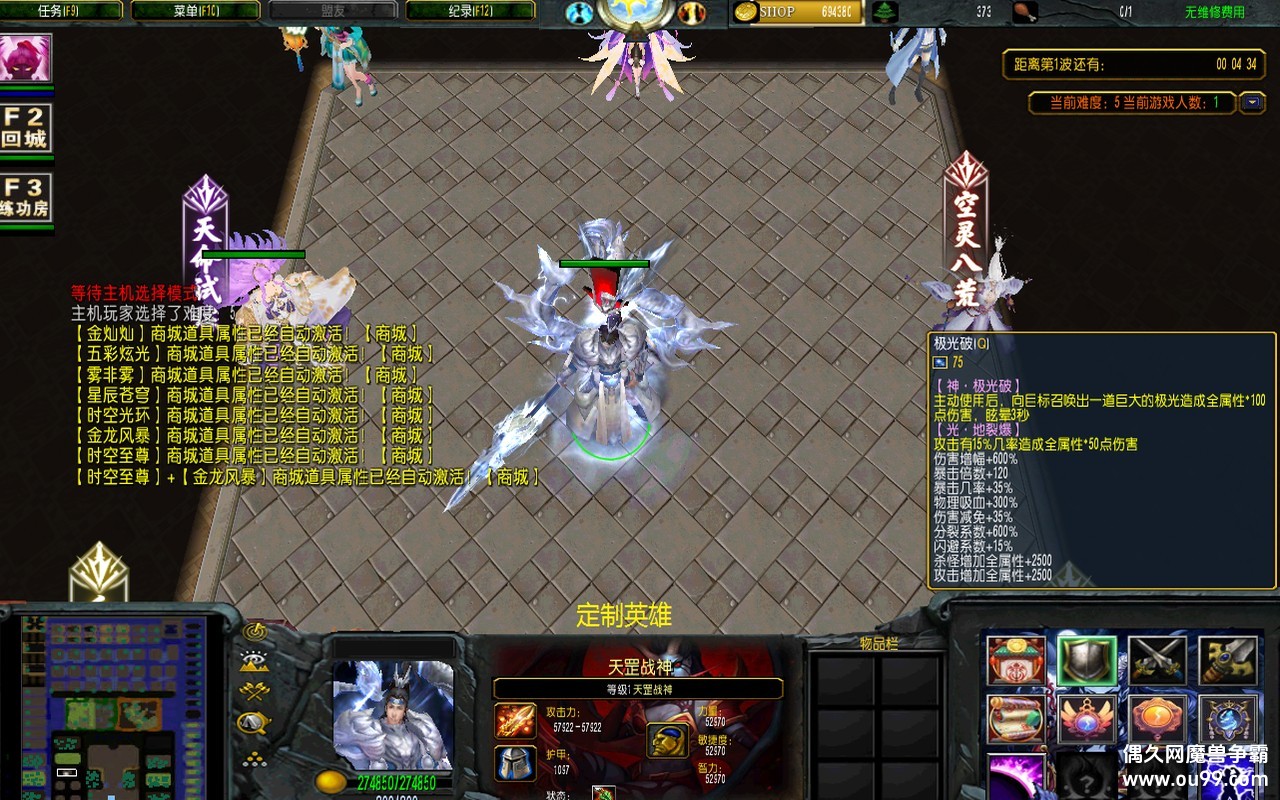Activate the winged blue orb emblem ability
The image size is (1280, 800).
click(1087, 720)
